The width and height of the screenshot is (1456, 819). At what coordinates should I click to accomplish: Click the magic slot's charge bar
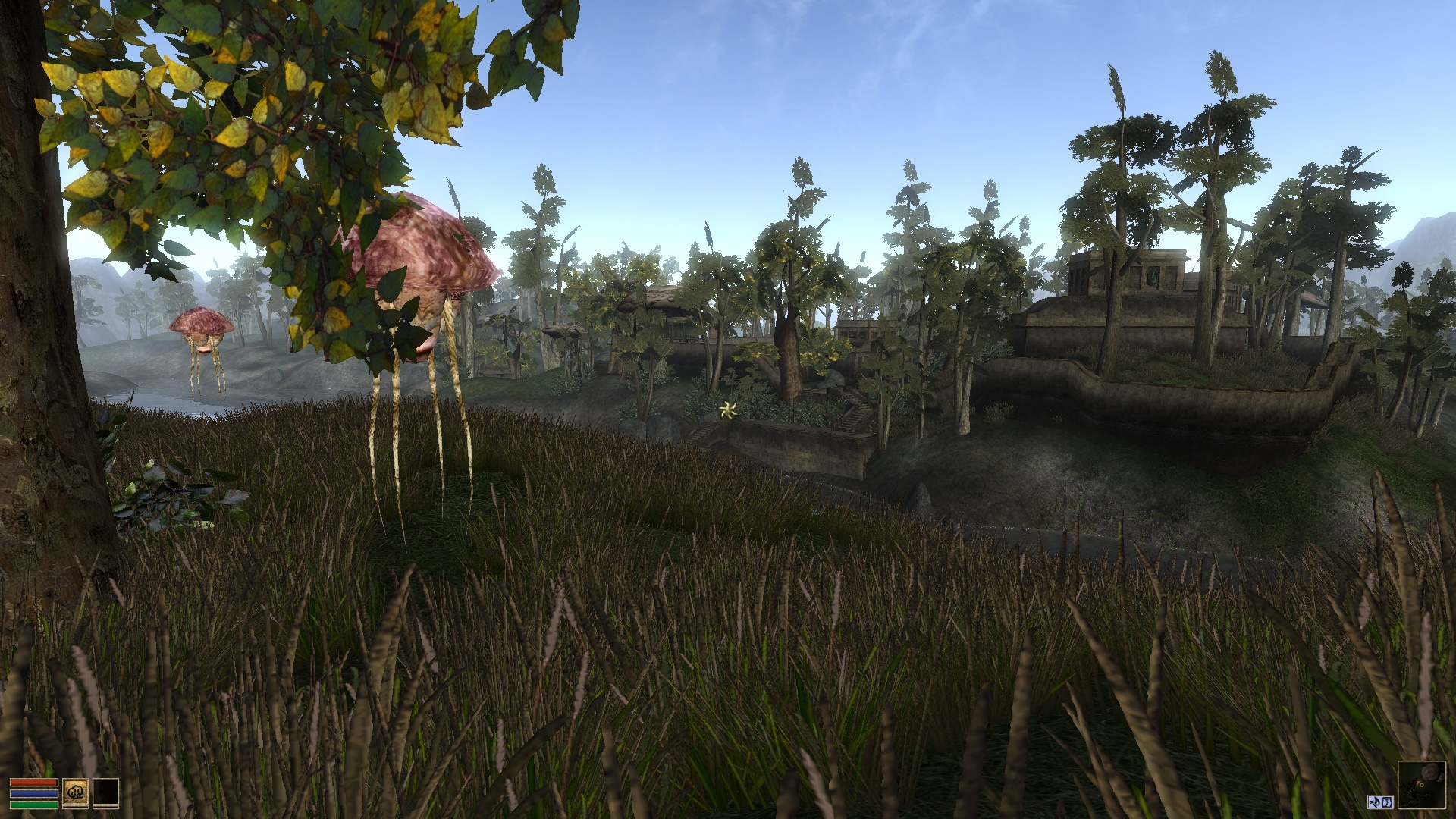(105, 808)
